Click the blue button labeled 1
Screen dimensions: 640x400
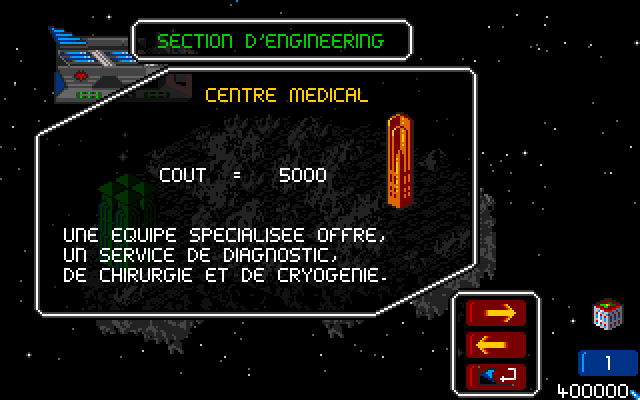607,363
